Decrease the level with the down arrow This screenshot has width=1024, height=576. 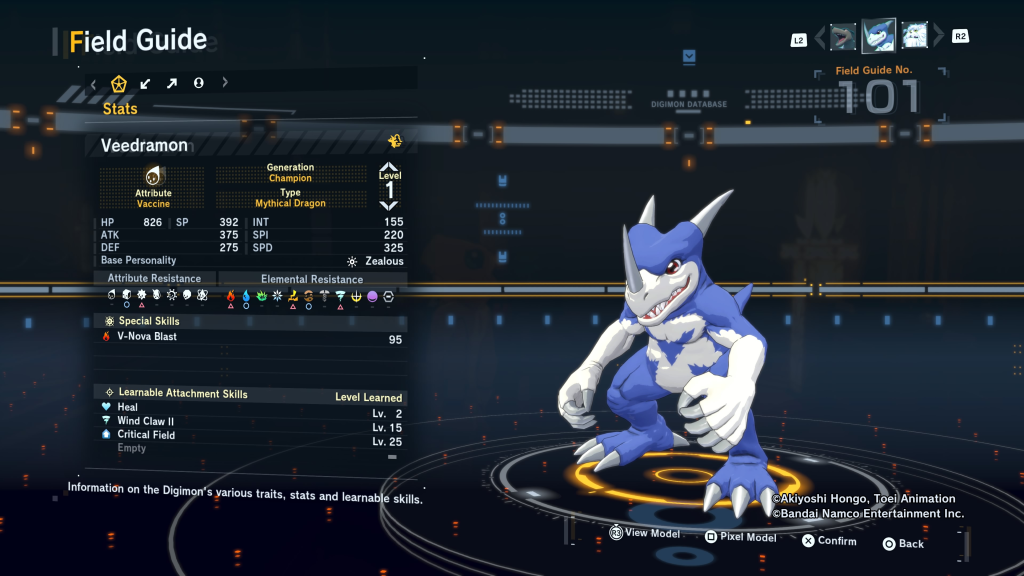(x=389, y=204)
